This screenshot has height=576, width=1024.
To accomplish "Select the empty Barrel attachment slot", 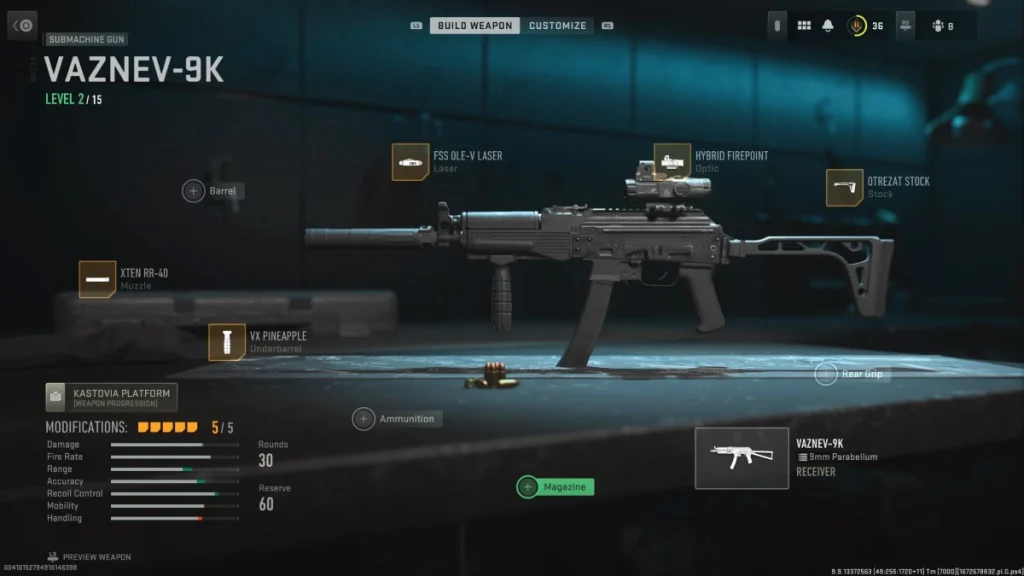I will [193, 190].
